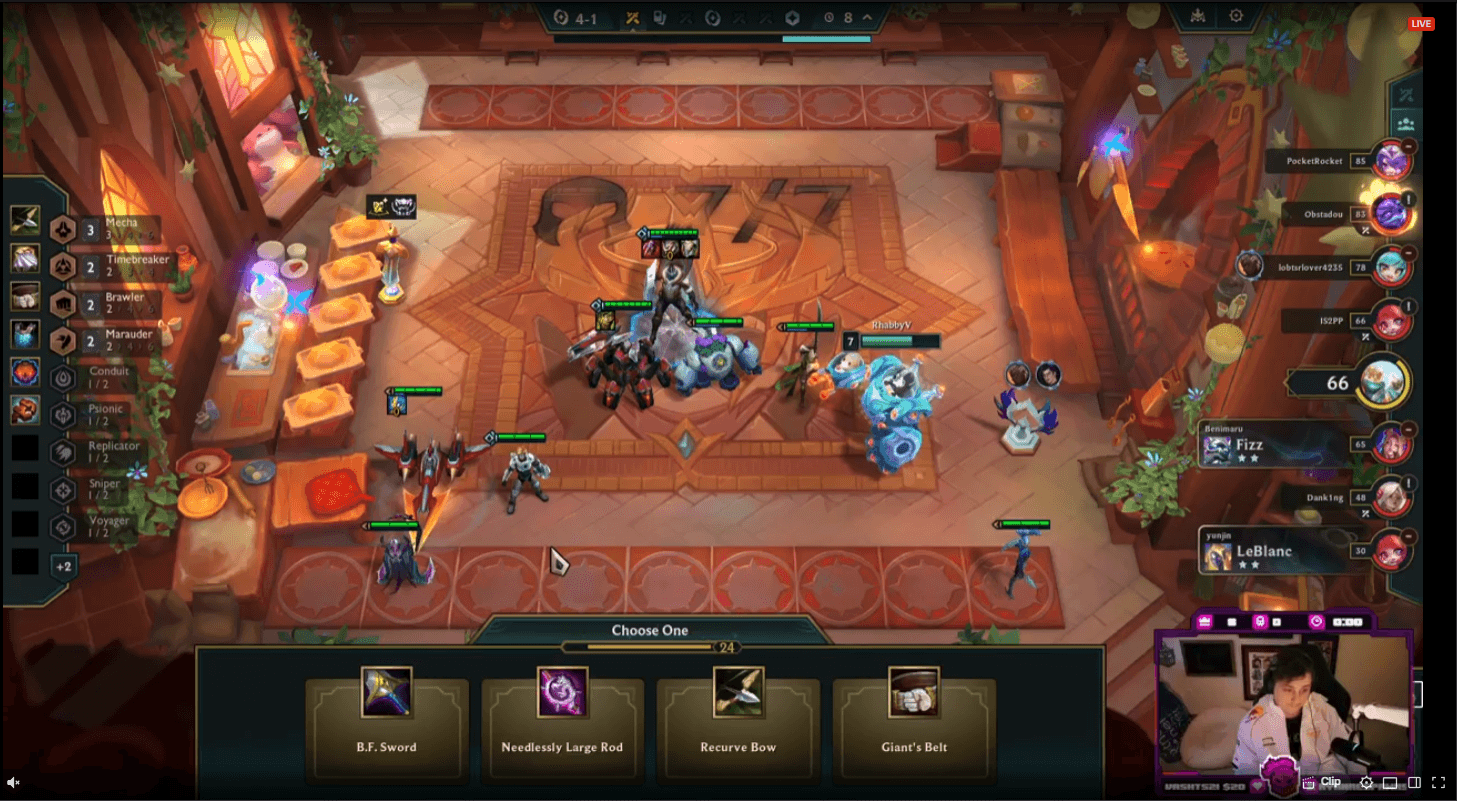Choose the B.F. Sword item
Screen dimensions: 1457x801
click(386, 715)
